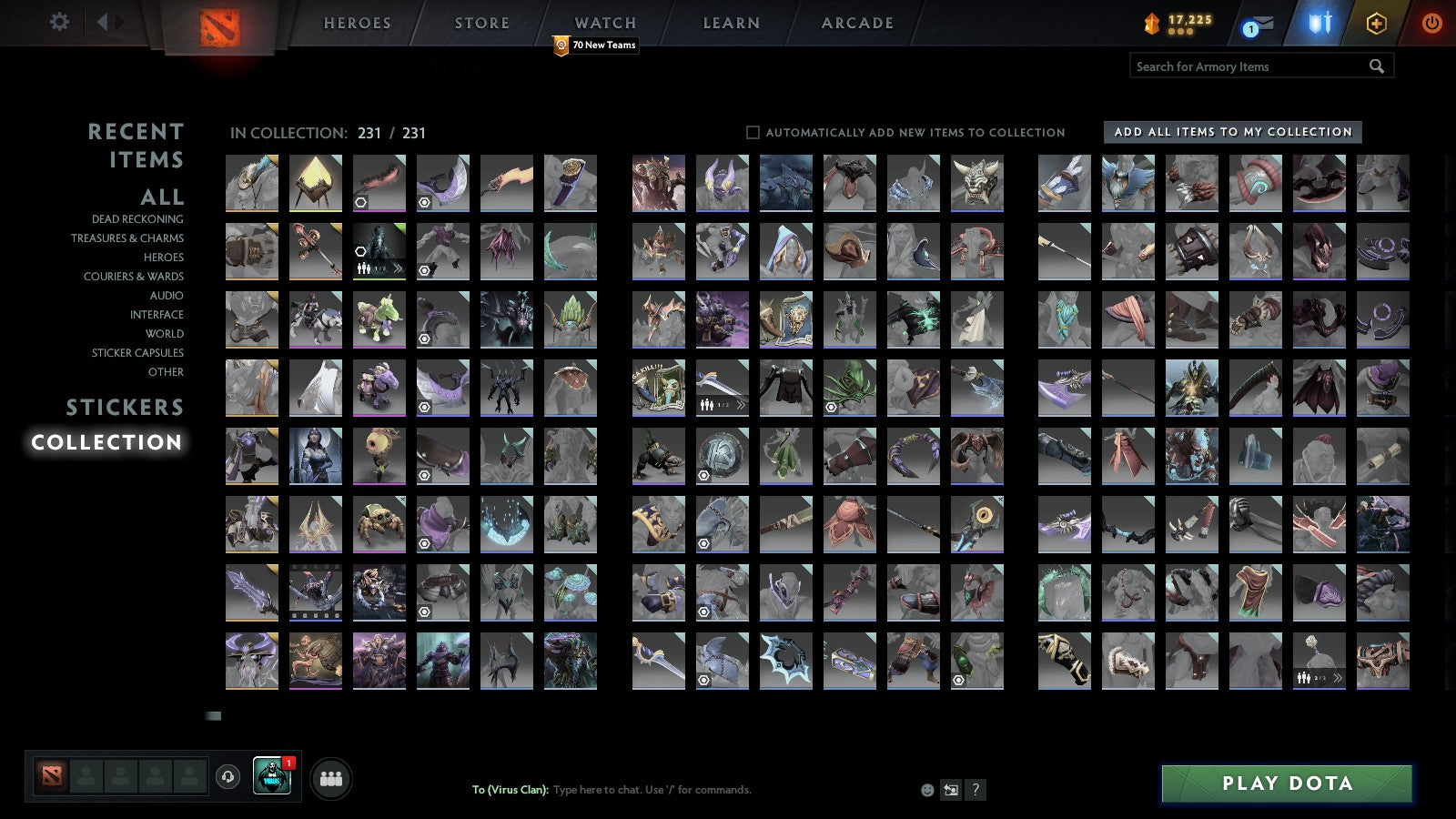This screenshot has height=819, width=1456.
Task: Open voice chat headset icon
Action: coord(227,774)
